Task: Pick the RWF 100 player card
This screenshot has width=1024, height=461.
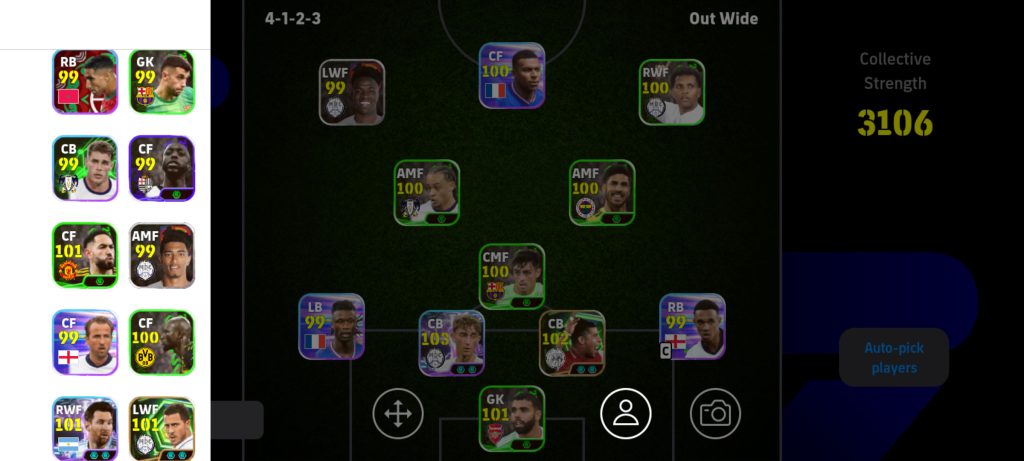Action: 672,92
